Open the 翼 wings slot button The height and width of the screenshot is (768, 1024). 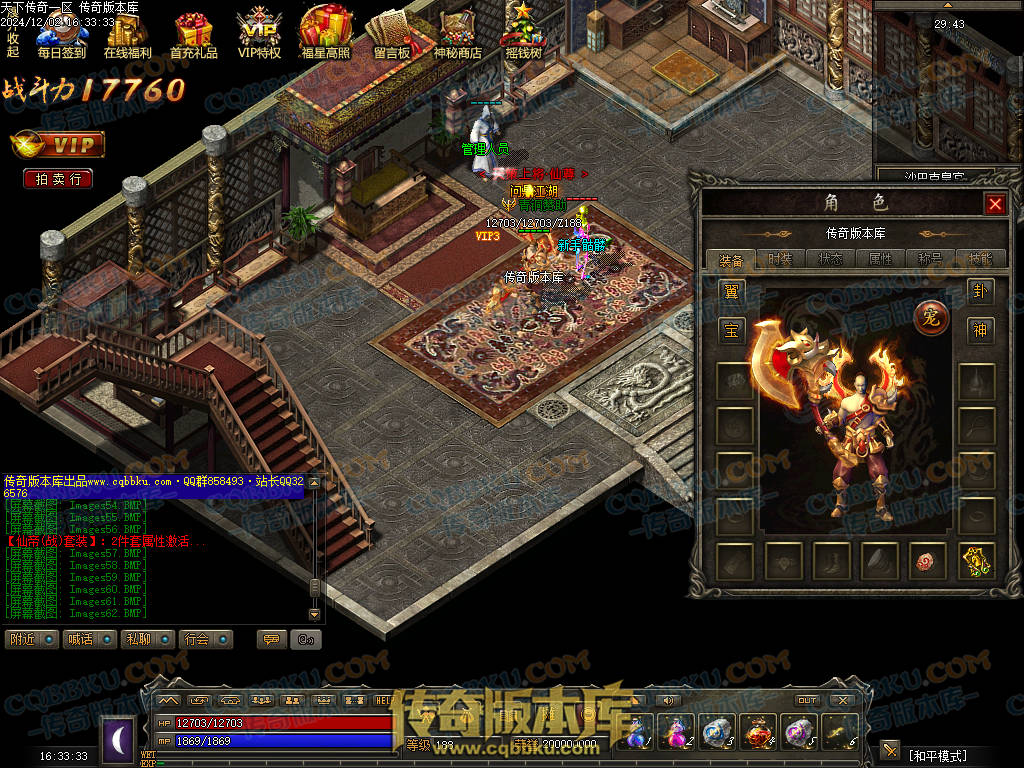click(x=733, y=292)
